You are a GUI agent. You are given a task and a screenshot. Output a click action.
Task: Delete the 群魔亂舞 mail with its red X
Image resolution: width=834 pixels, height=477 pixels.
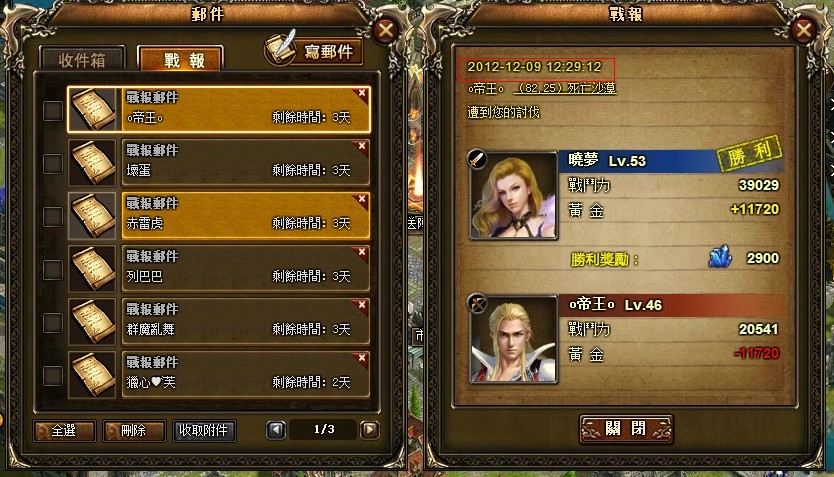[362, 302]
